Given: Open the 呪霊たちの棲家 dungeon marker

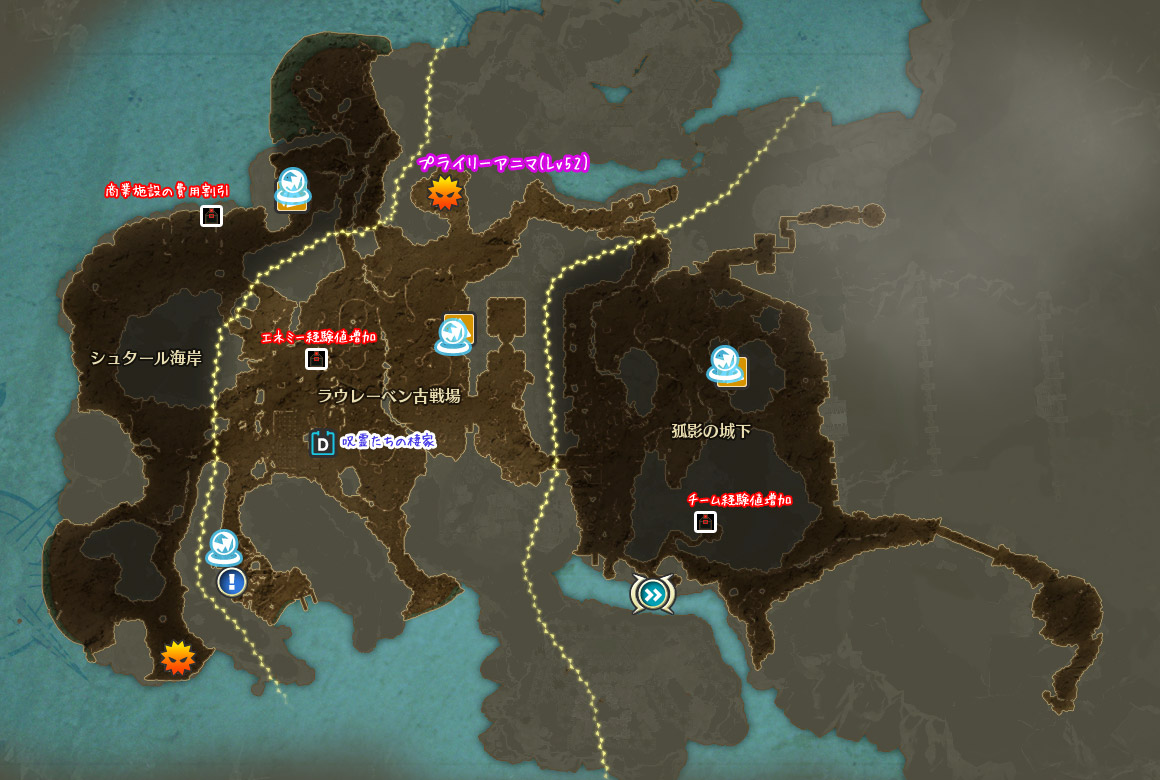Looking at the screenshot, I should [323, 443].
